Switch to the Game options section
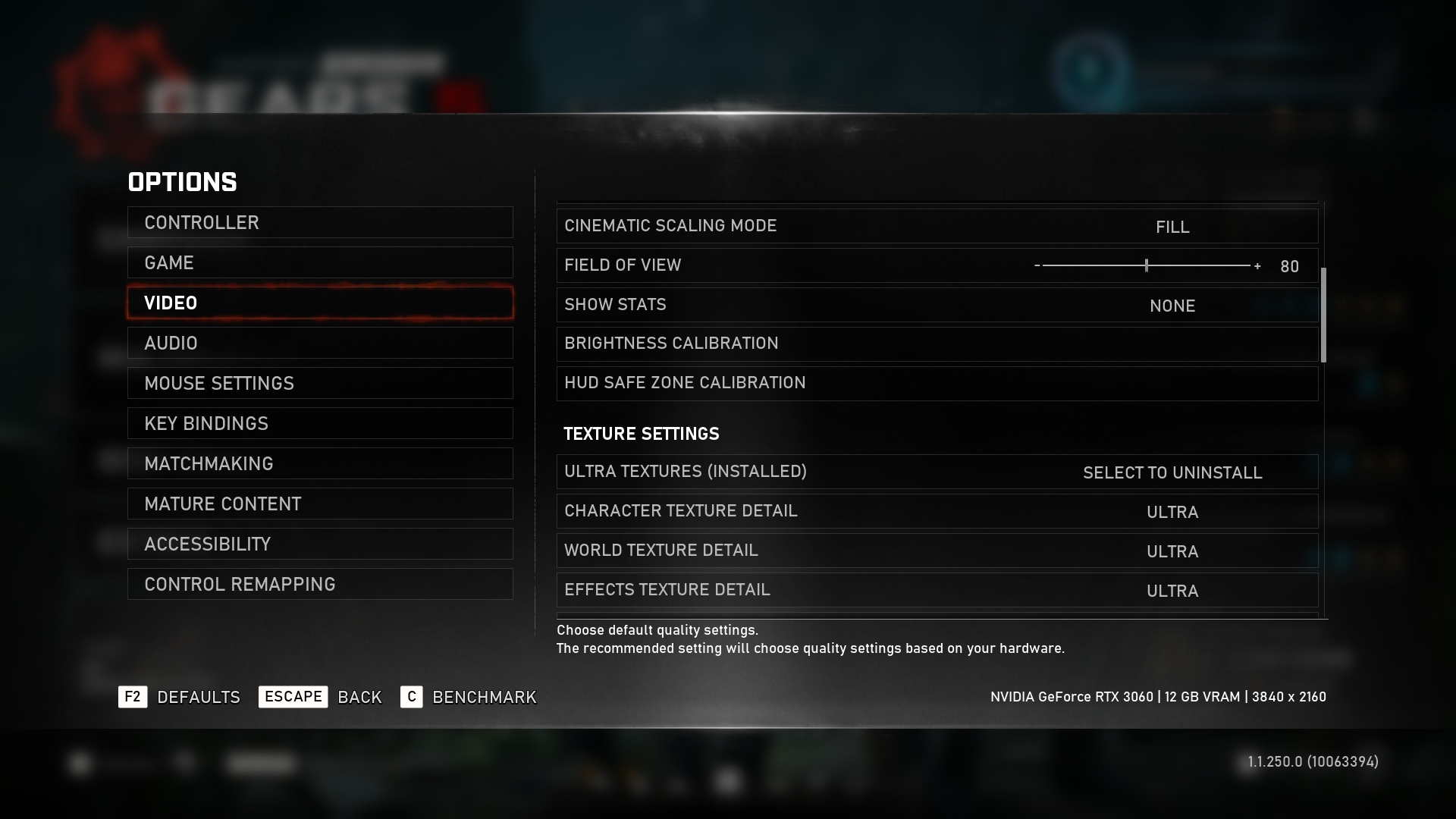Screen dimensions: 1456x819 point(320,262)
